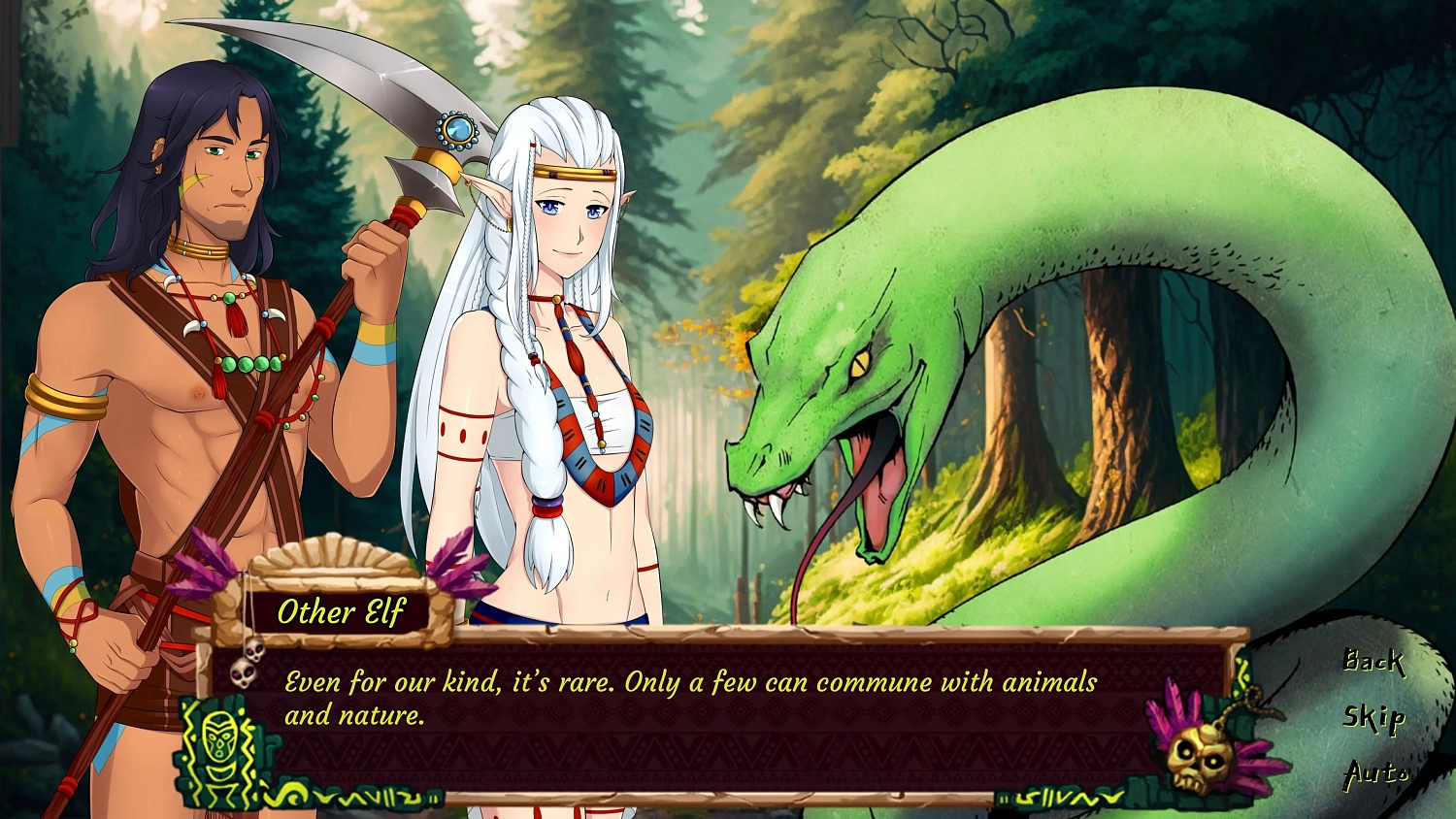Toggle the Other Elf nameplate

[x=345, y=611]
